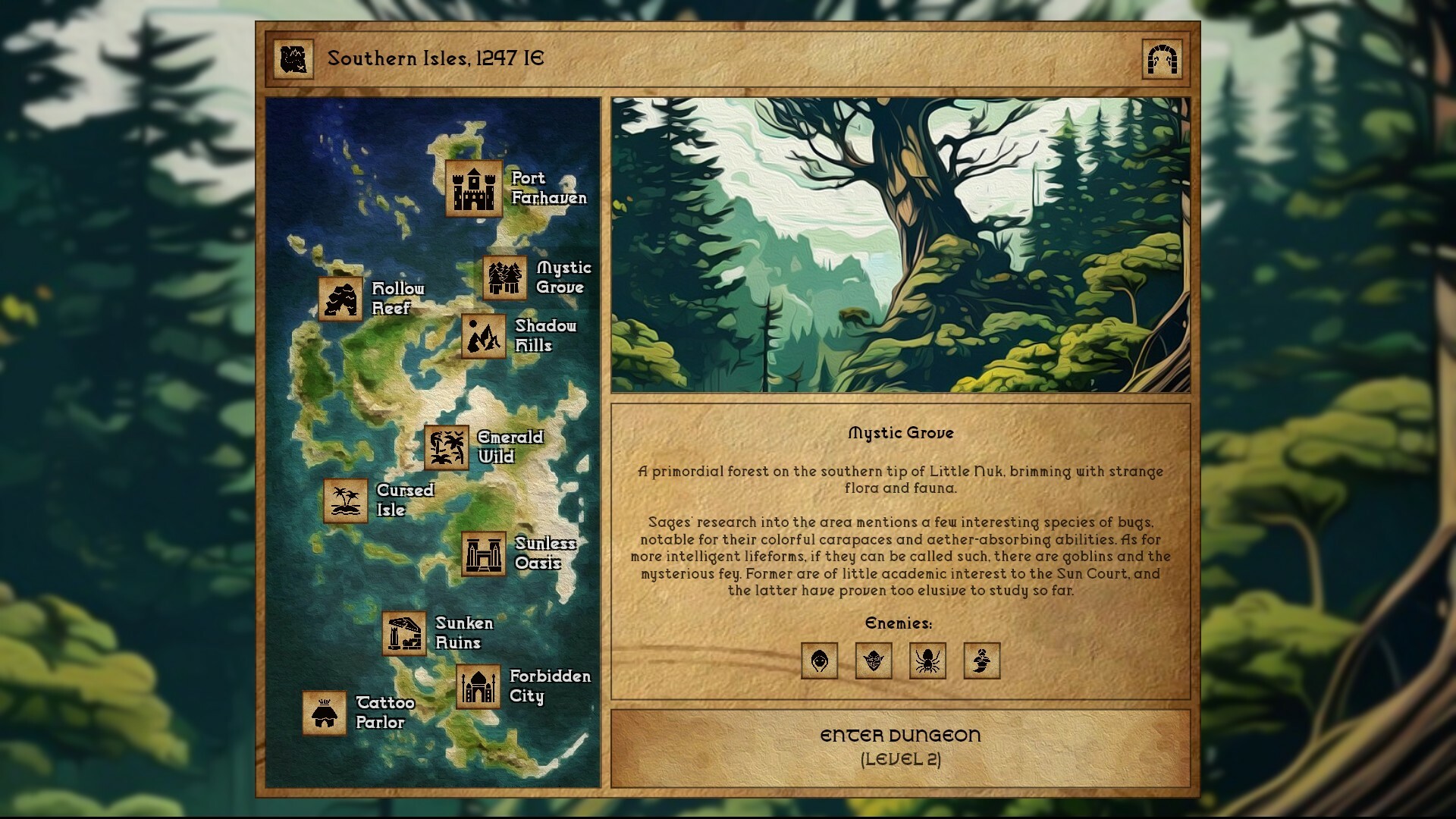Inspect the goblin enemy icon
The width and height of the screenshot is (1456, 819).
point(874,661)
